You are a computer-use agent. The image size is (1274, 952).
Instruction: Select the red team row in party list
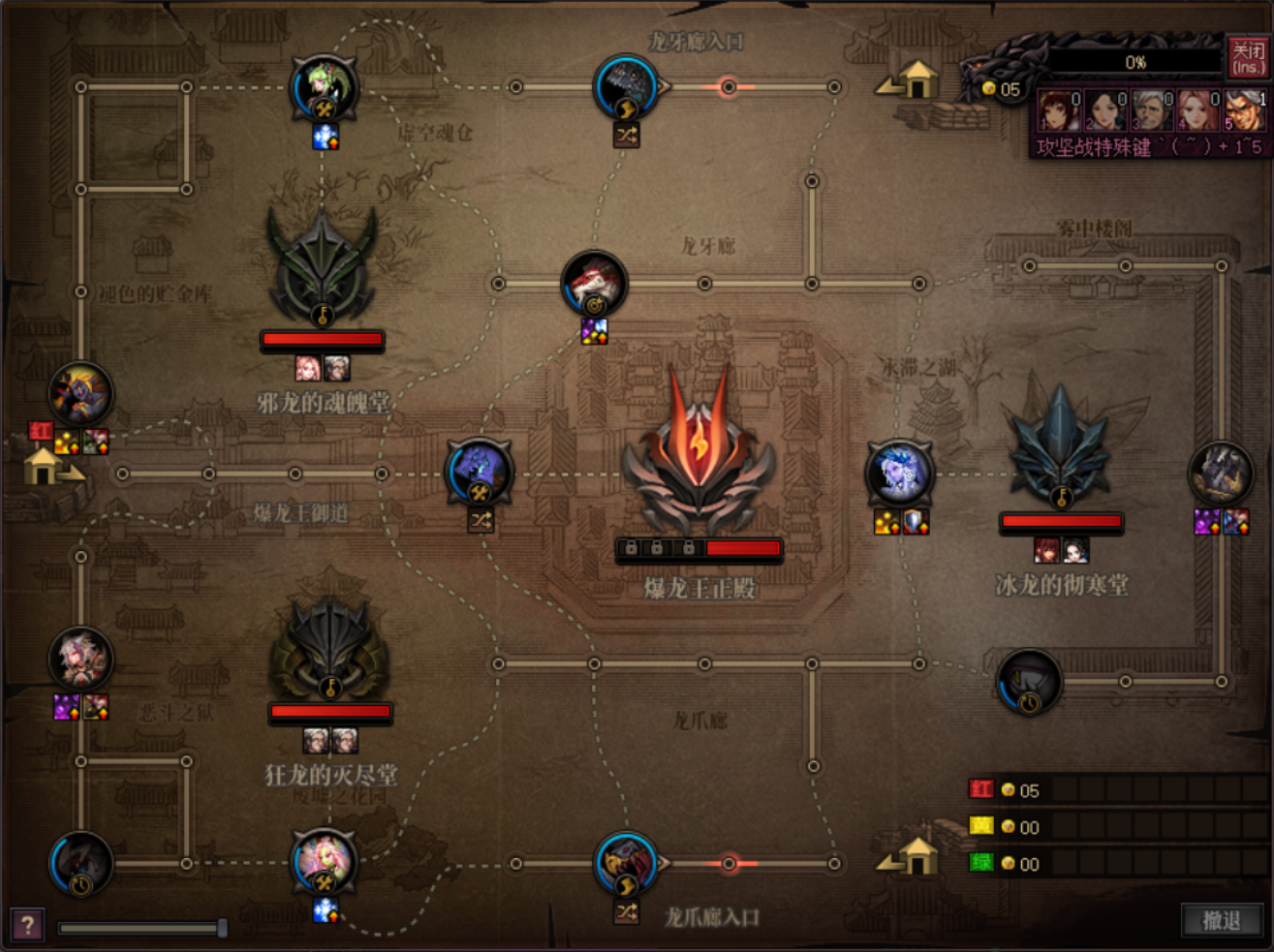click(1114, 789)
